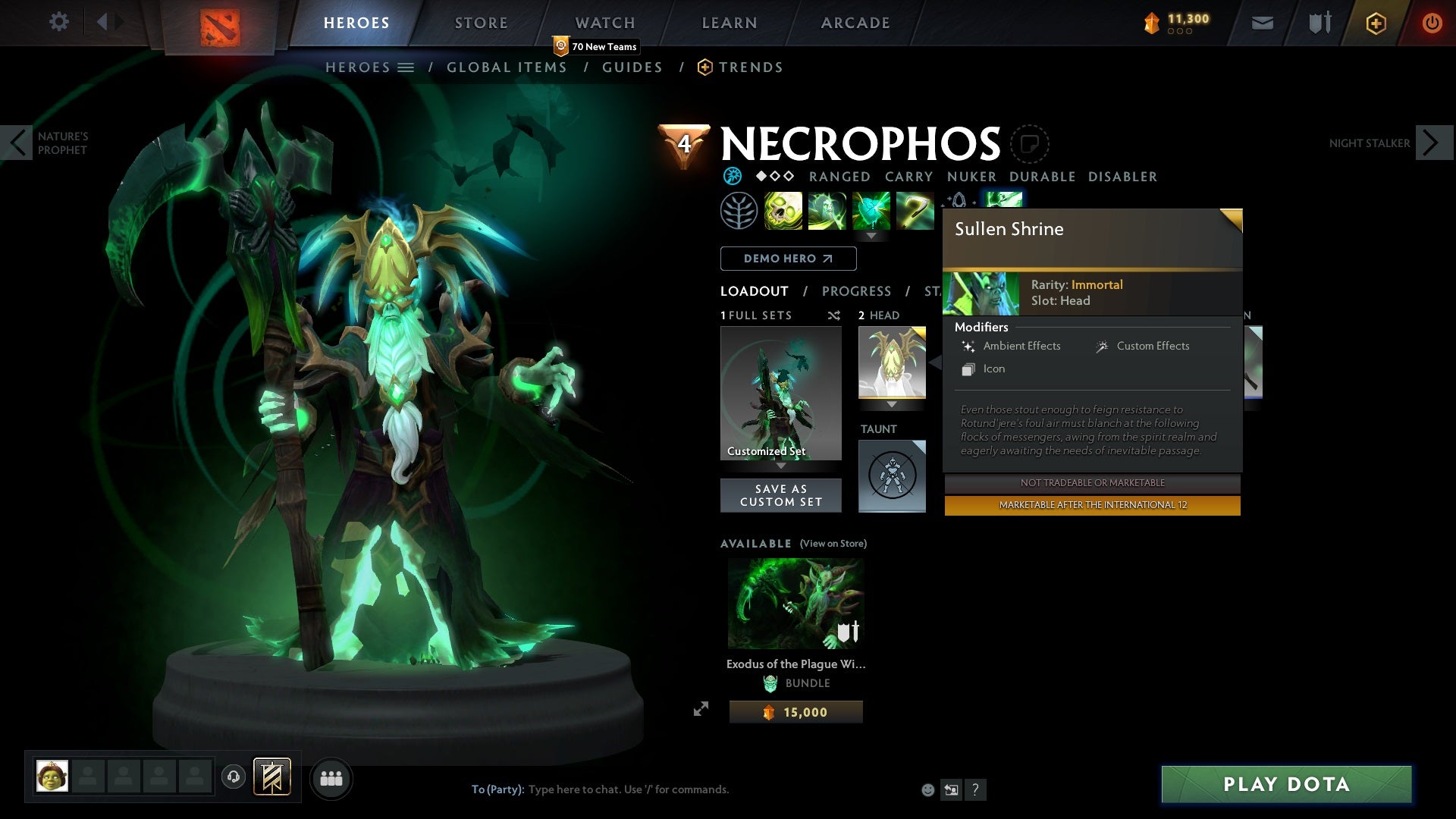Expand the ability details dropdown arrow
Viewport: 1456px width, 819px height.
tap(871, 236)
